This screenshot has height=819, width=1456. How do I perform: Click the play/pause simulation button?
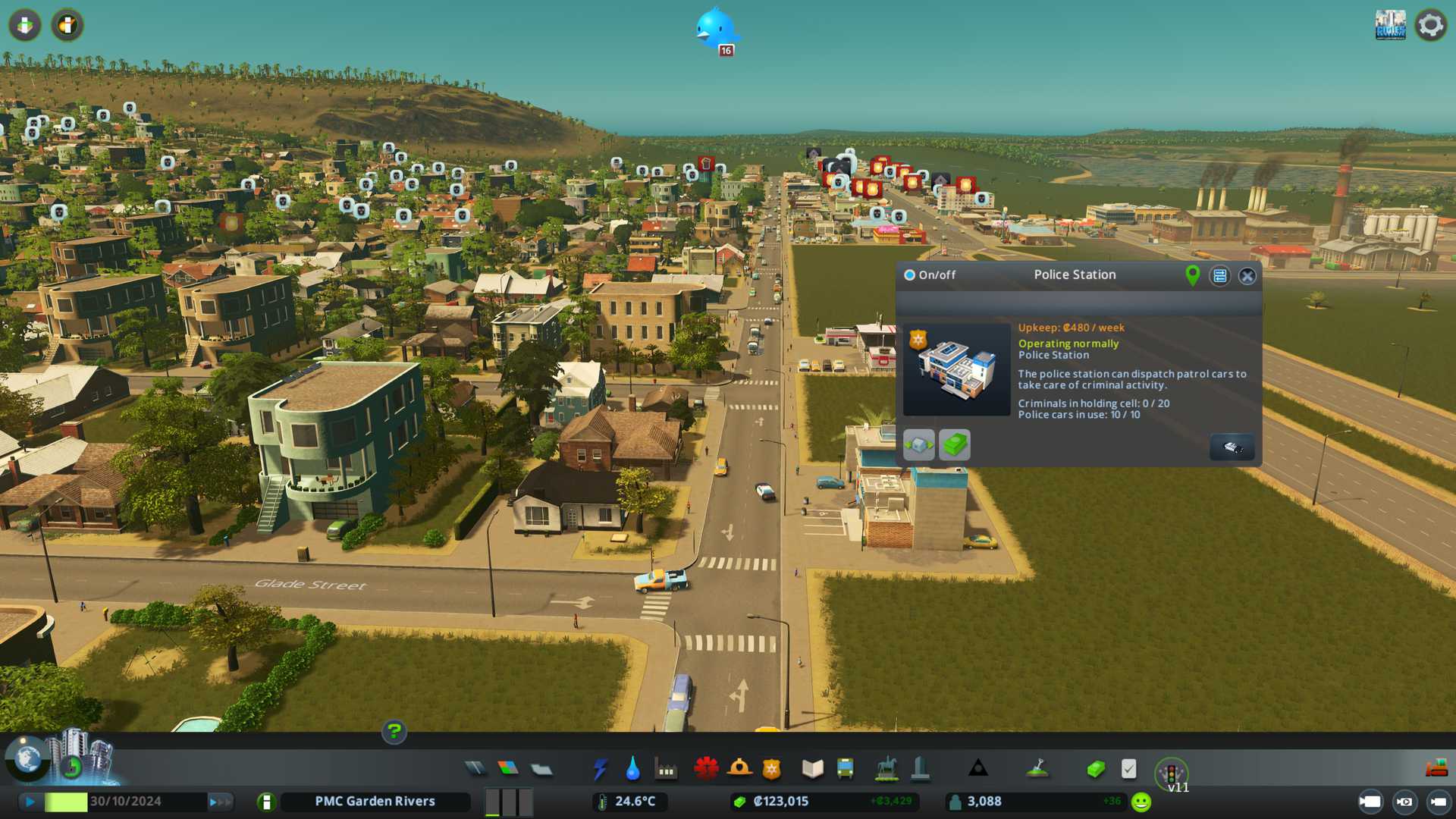[30, 802]
